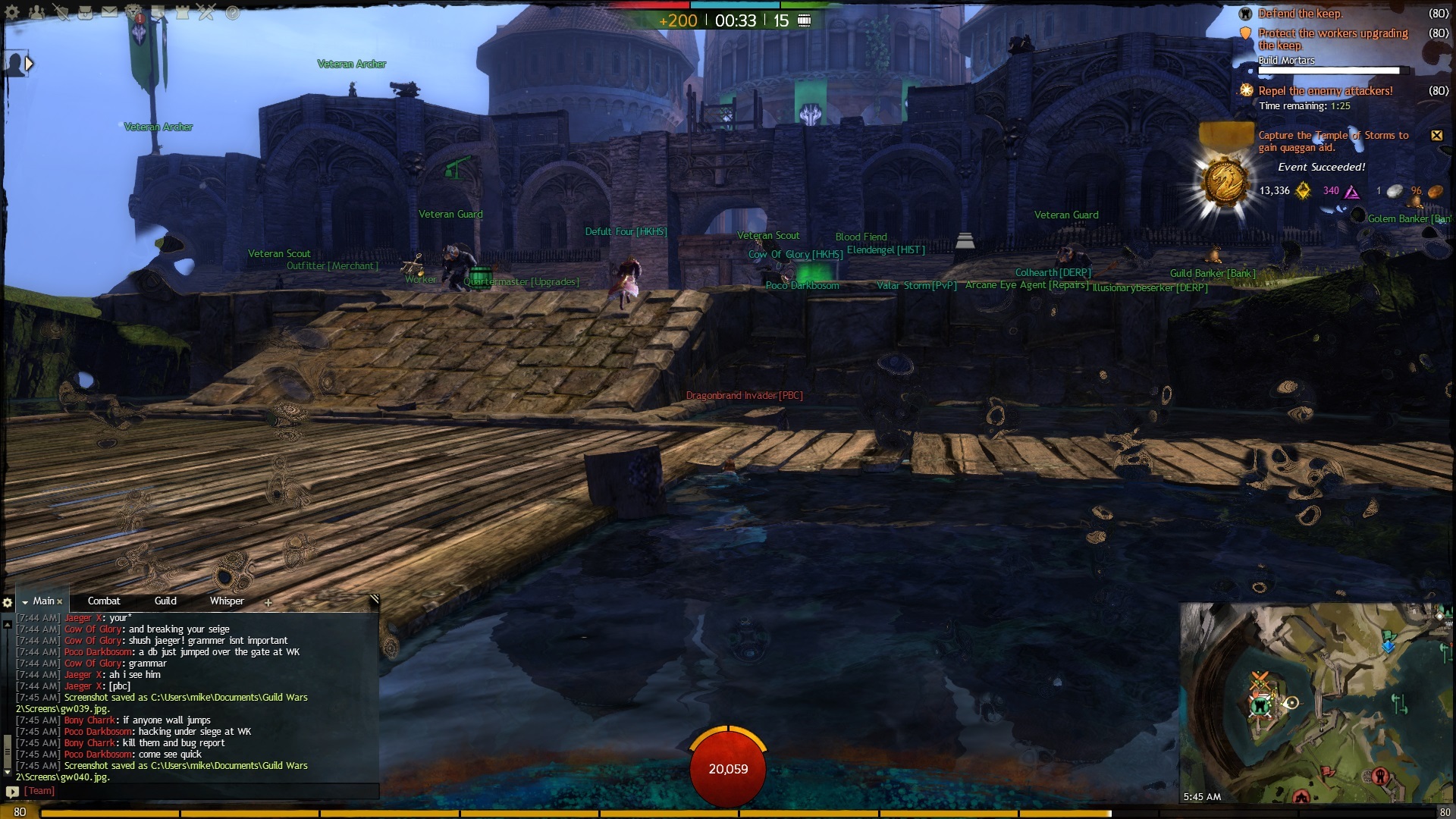Screen dimensions: 1456x819
Task: Open the crossed swords PvP icon
Action: point(206,12)
